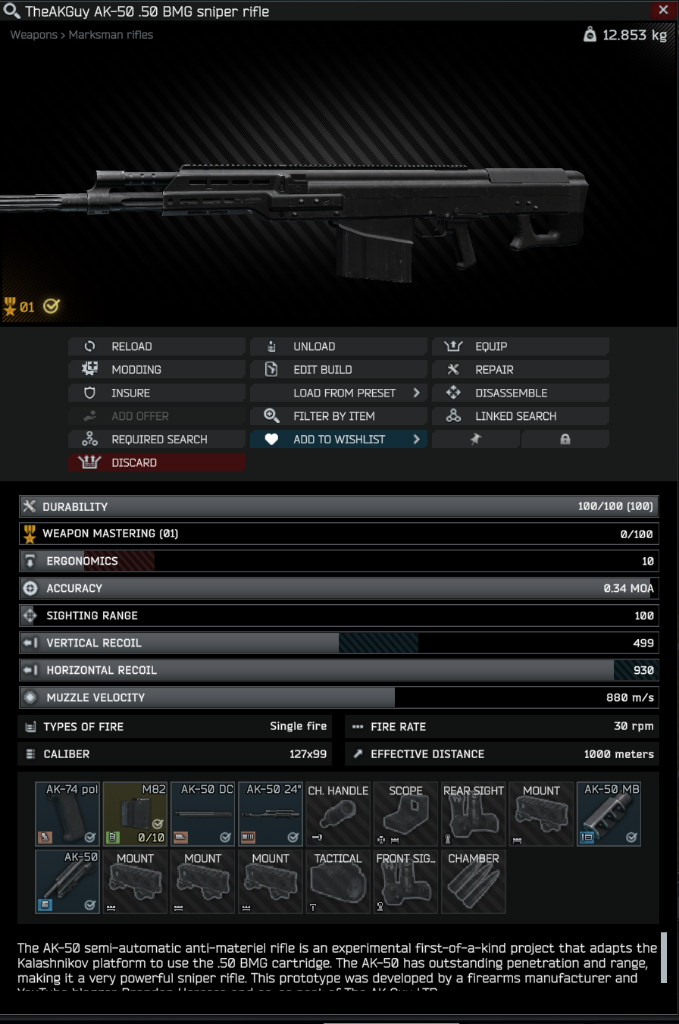Choose Filter By Item
Screen dimensions: 679x1024
pos(338,416)
